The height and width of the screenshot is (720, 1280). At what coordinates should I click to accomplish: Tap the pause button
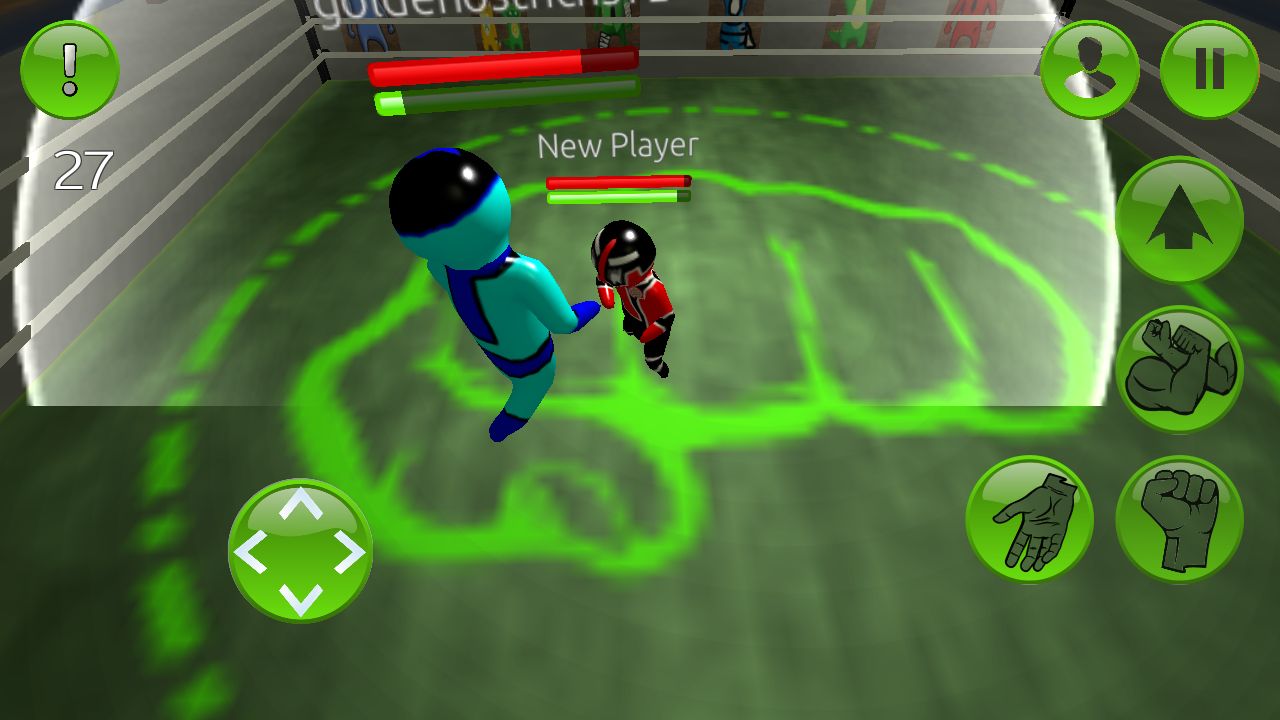point(1208,68)
